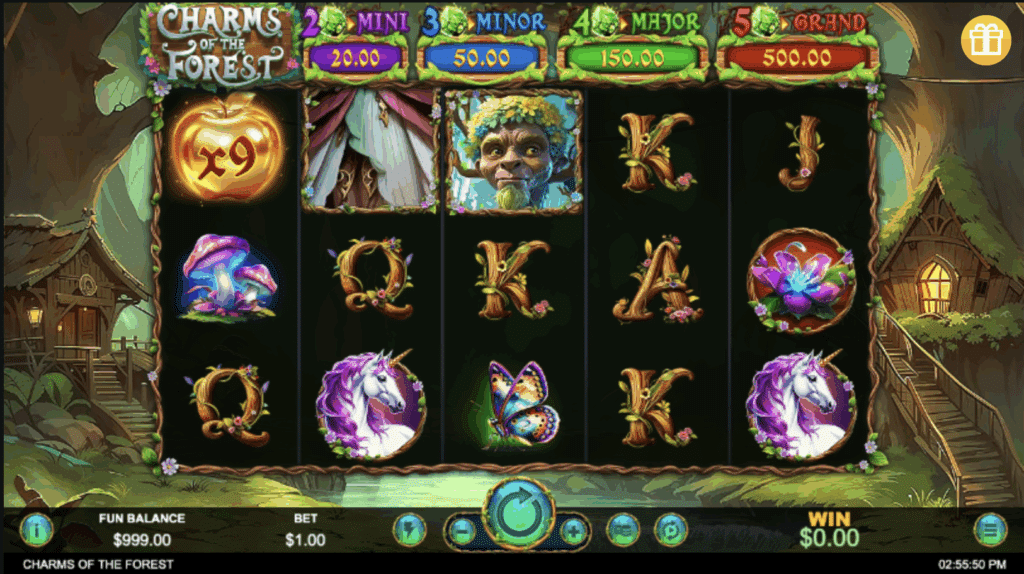Click the button left of autoplay
The height and width of the screenshot is (574, 1024).
click(623, 528)
